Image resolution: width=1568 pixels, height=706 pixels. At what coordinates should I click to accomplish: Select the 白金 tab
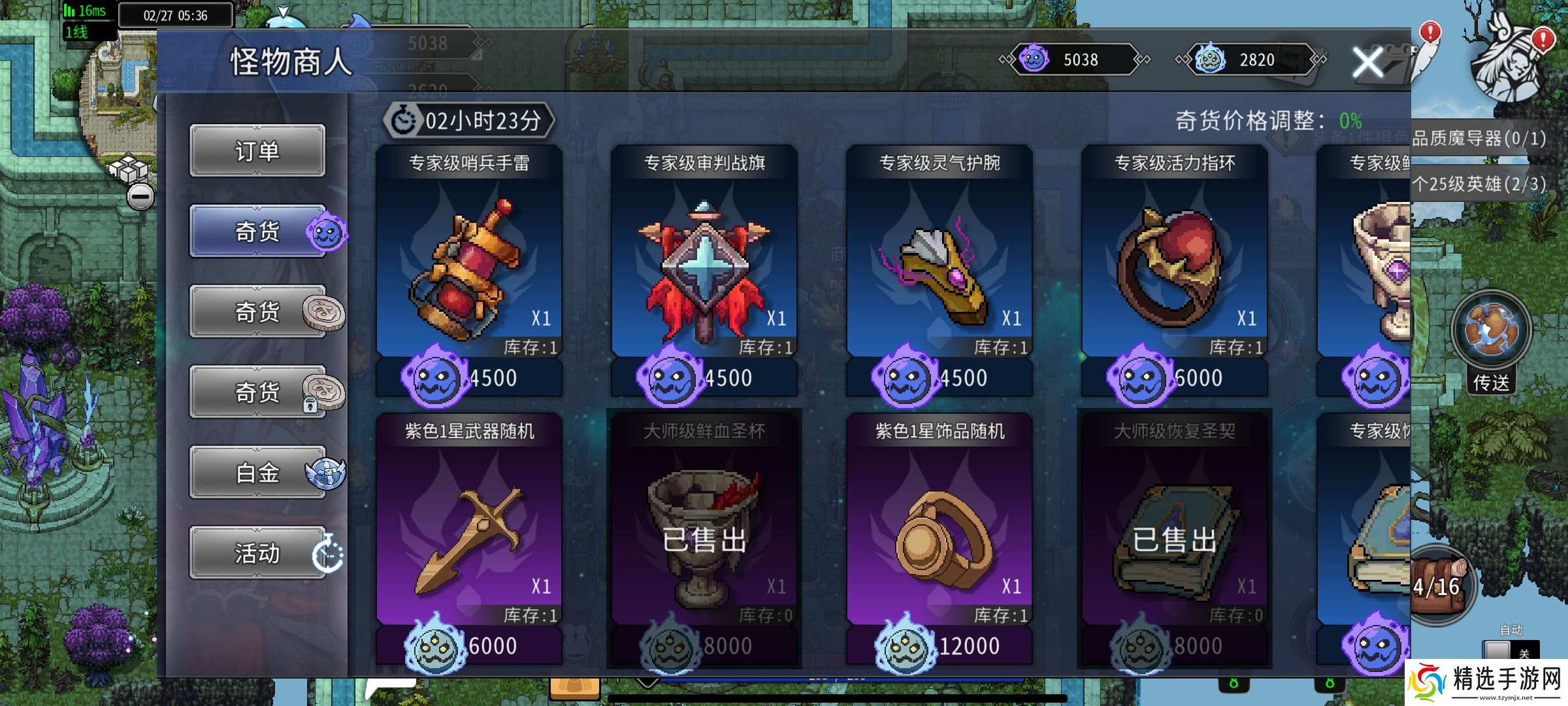pyautogui.click(x=257, y=473)
